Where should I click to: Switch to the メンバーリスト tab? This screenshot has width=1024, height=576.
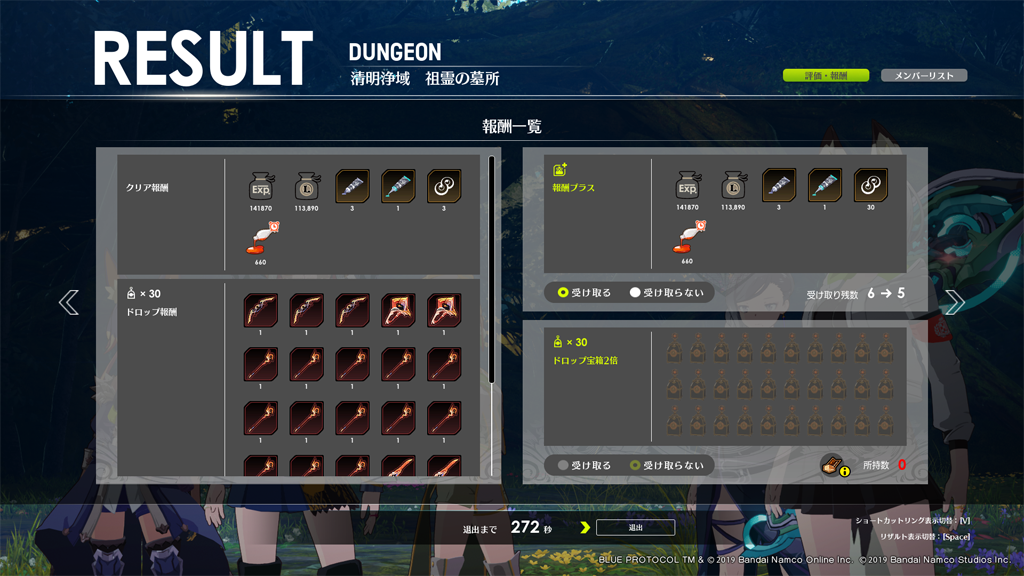(923, 75)
